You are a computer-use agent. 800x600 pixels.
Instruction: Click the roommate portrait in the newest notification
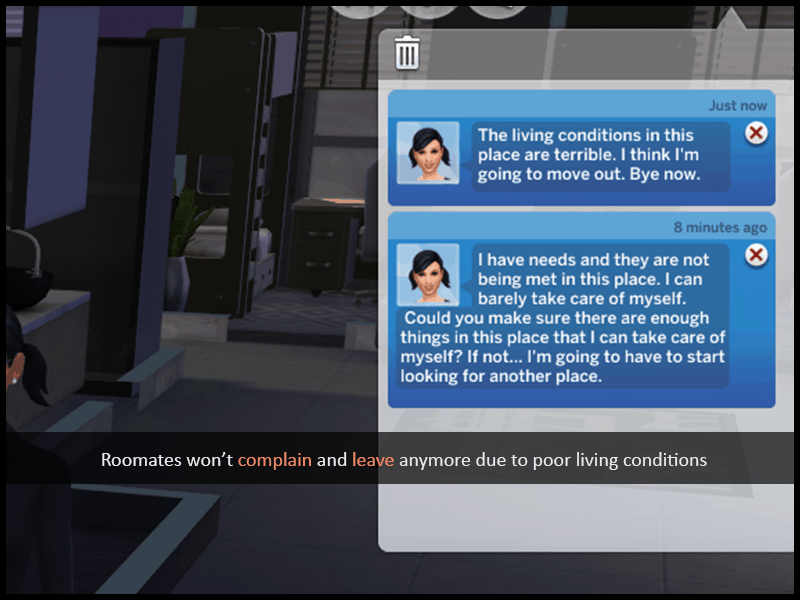[428, 153]
